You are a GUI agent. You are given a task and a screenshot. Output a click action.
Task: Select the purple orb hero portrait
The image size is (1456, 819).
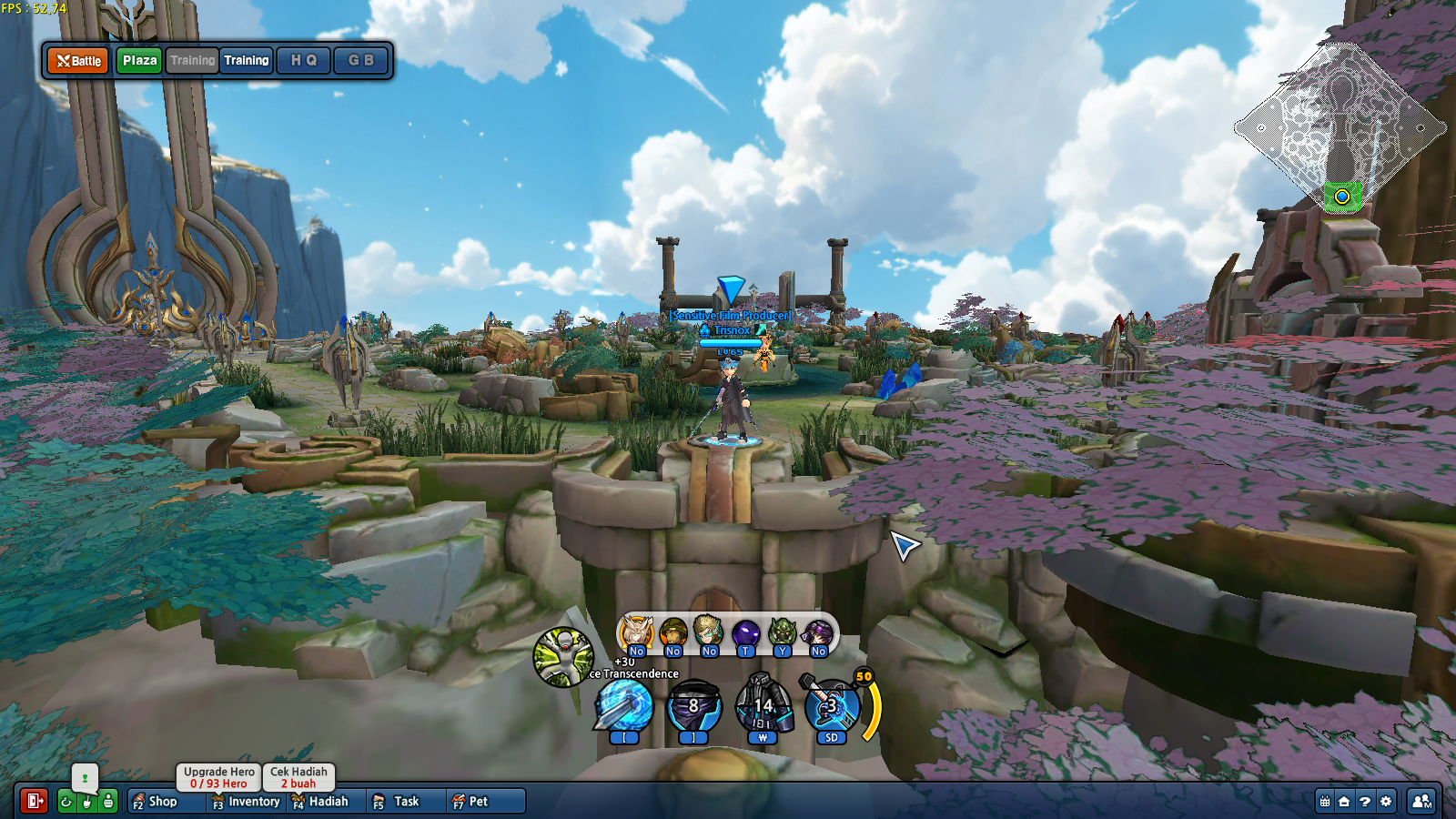pyautogui.click(x=745, y=632)
